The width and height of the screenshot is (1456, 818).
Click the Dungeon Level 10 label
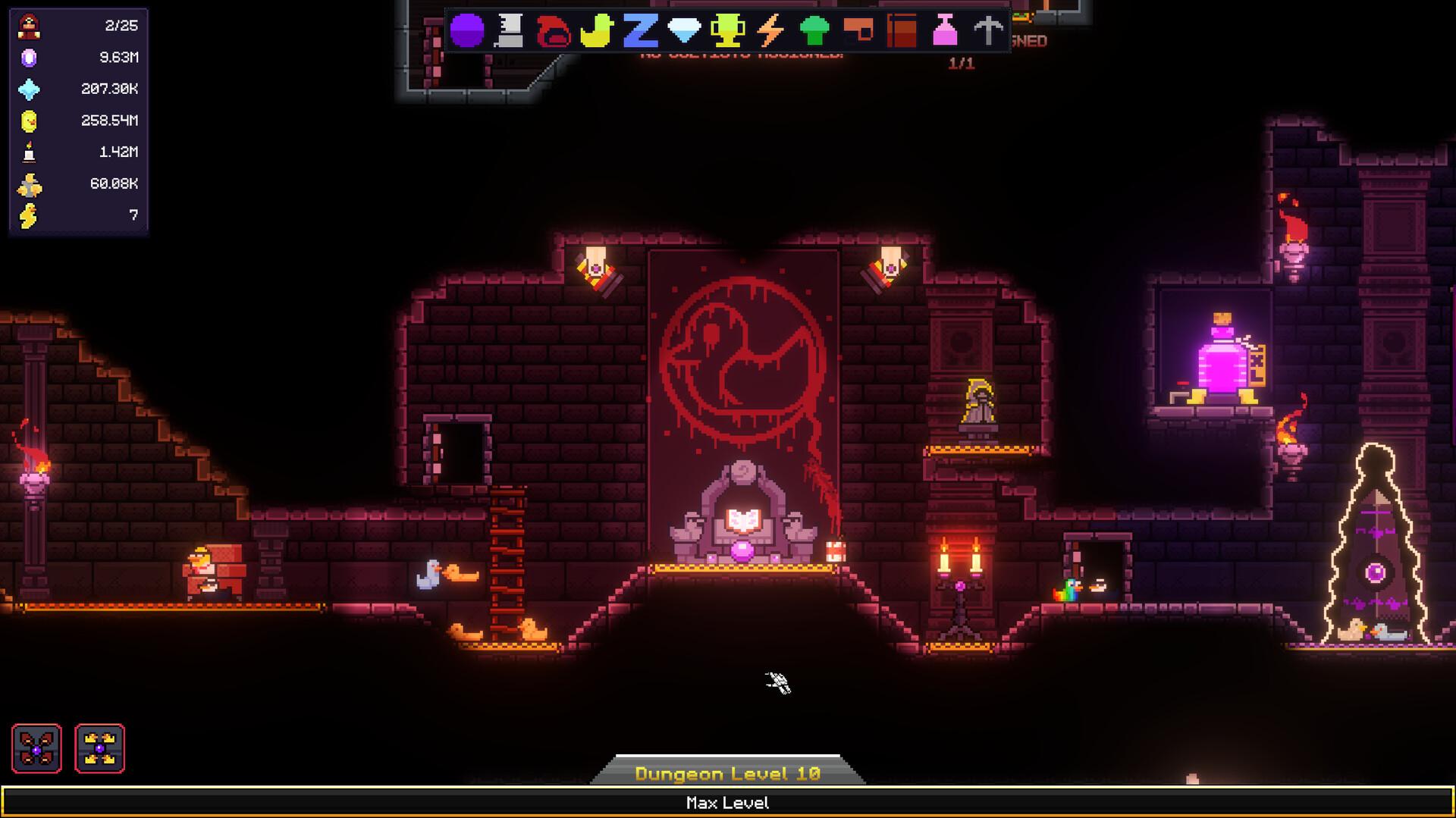(727, 773)
